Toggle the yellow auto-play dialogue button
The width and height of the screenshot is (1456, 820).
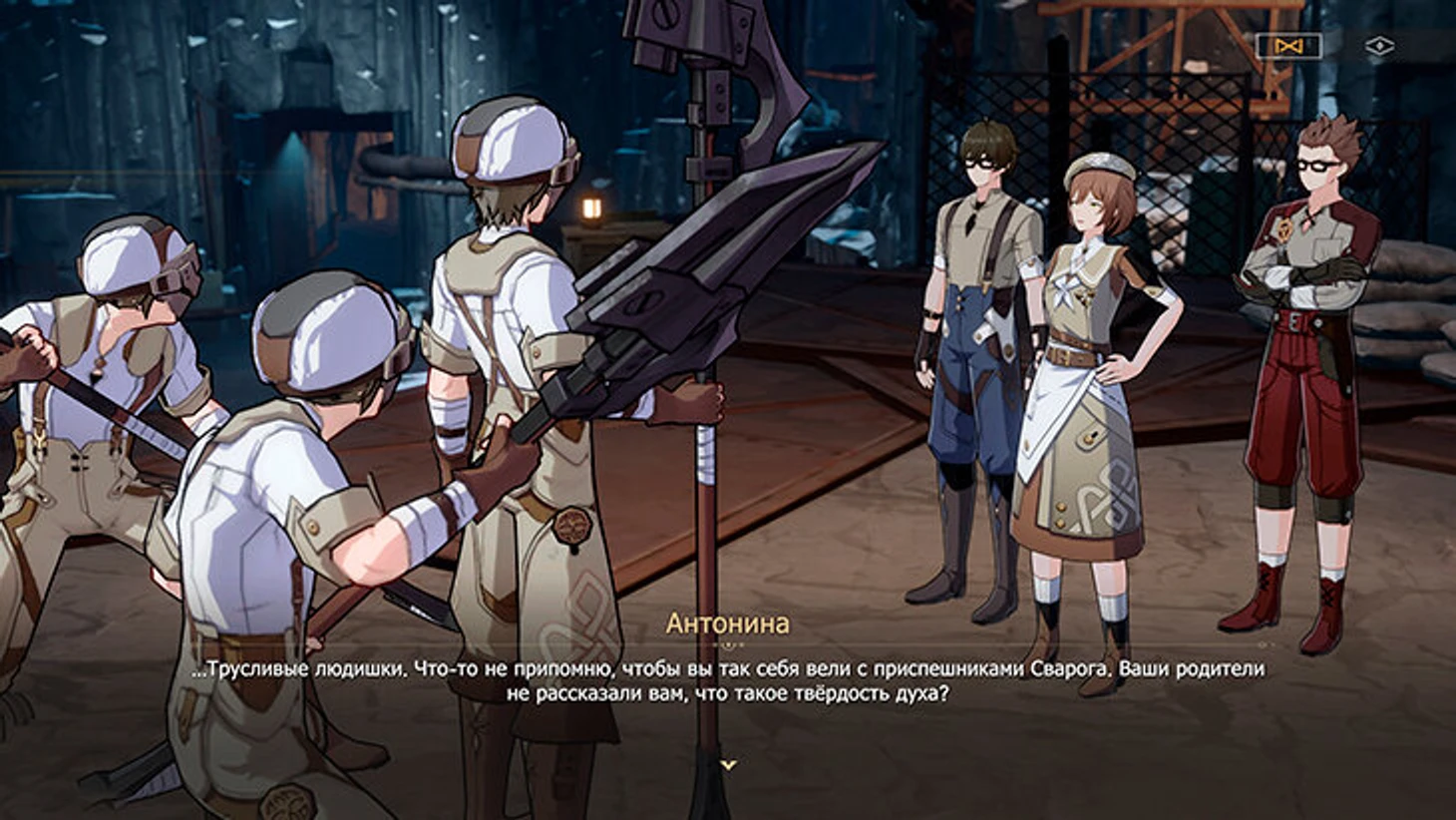[1287, 46]
